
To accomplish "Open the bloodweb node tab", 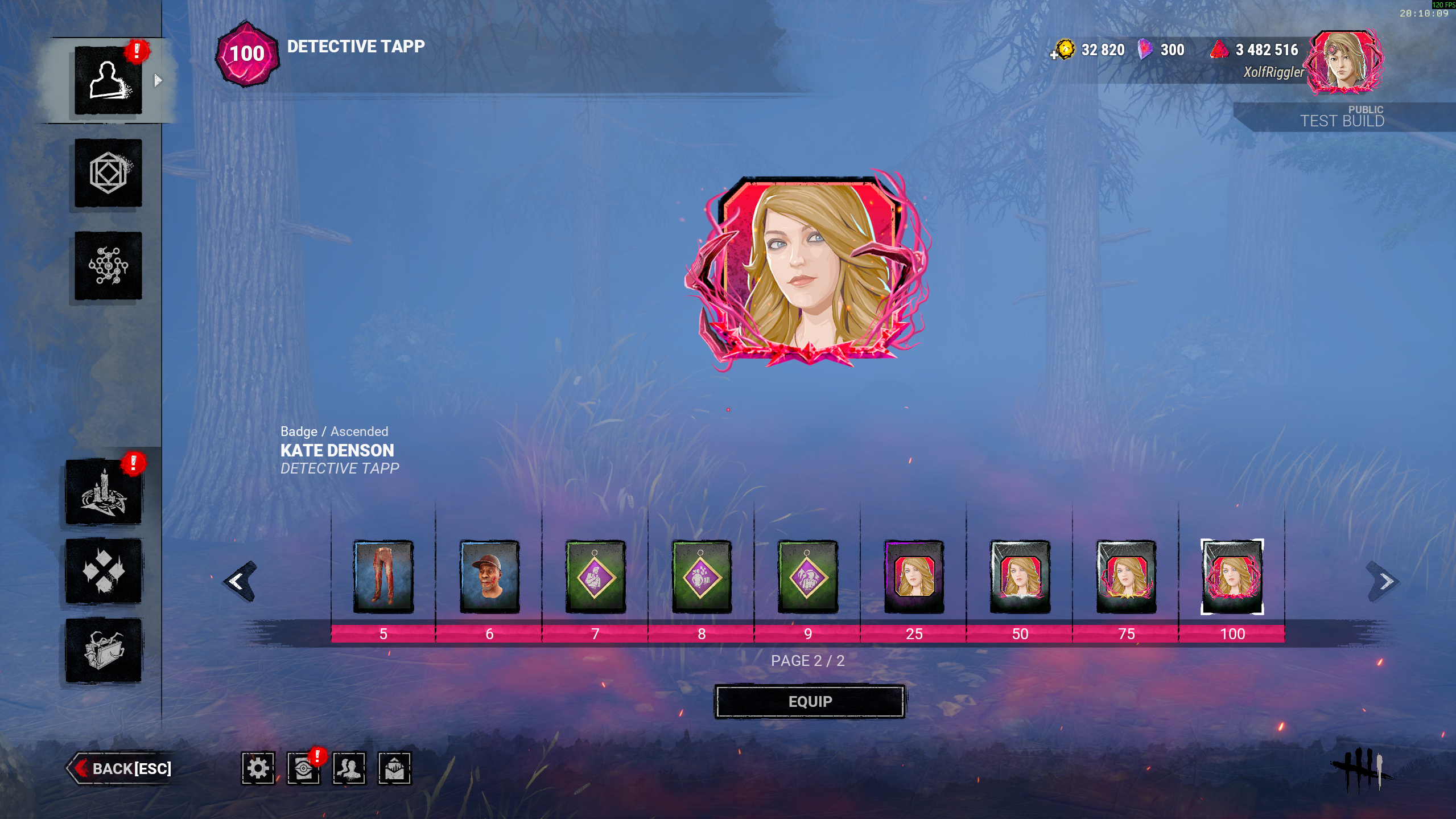I will (x=108, y=265).
